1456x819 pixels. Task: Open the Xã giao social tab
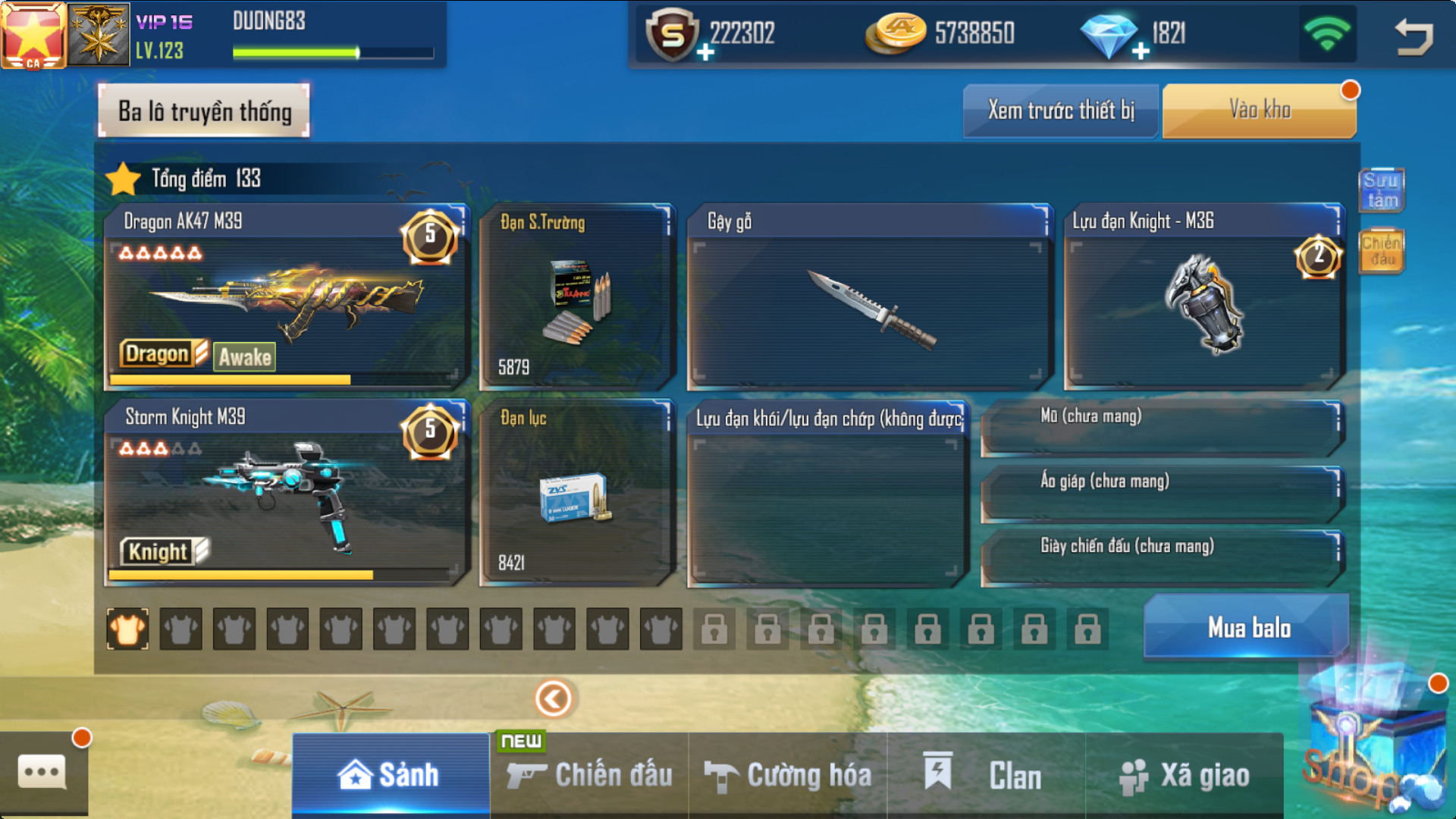(x=1185, y=775)
